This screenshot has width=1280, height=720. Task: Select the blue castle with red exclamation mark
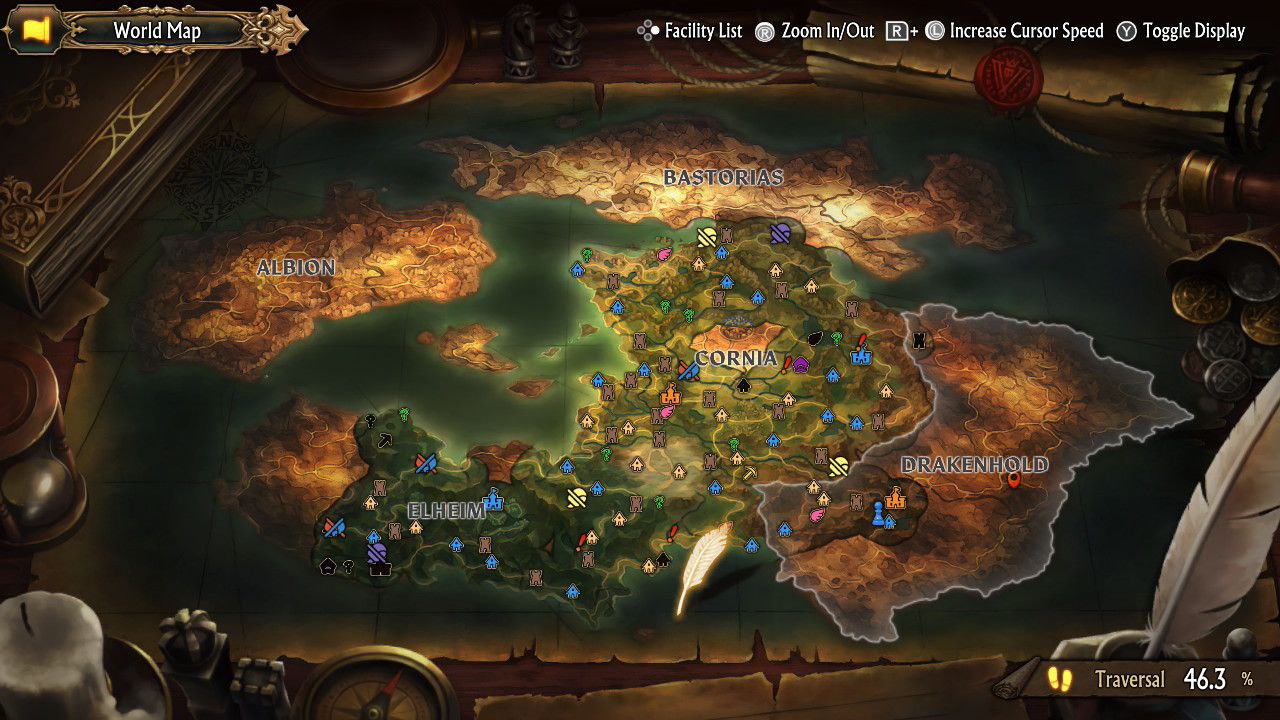(x=860, y=352)
